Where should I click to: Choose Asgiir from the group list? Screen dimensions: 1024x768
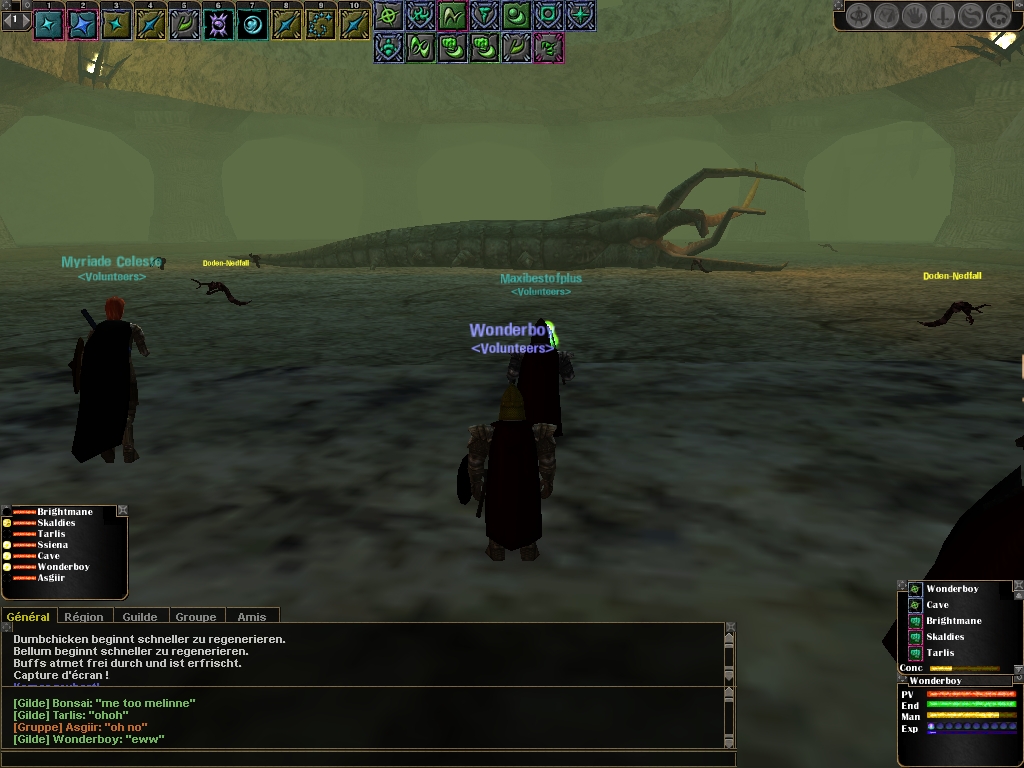51,578
